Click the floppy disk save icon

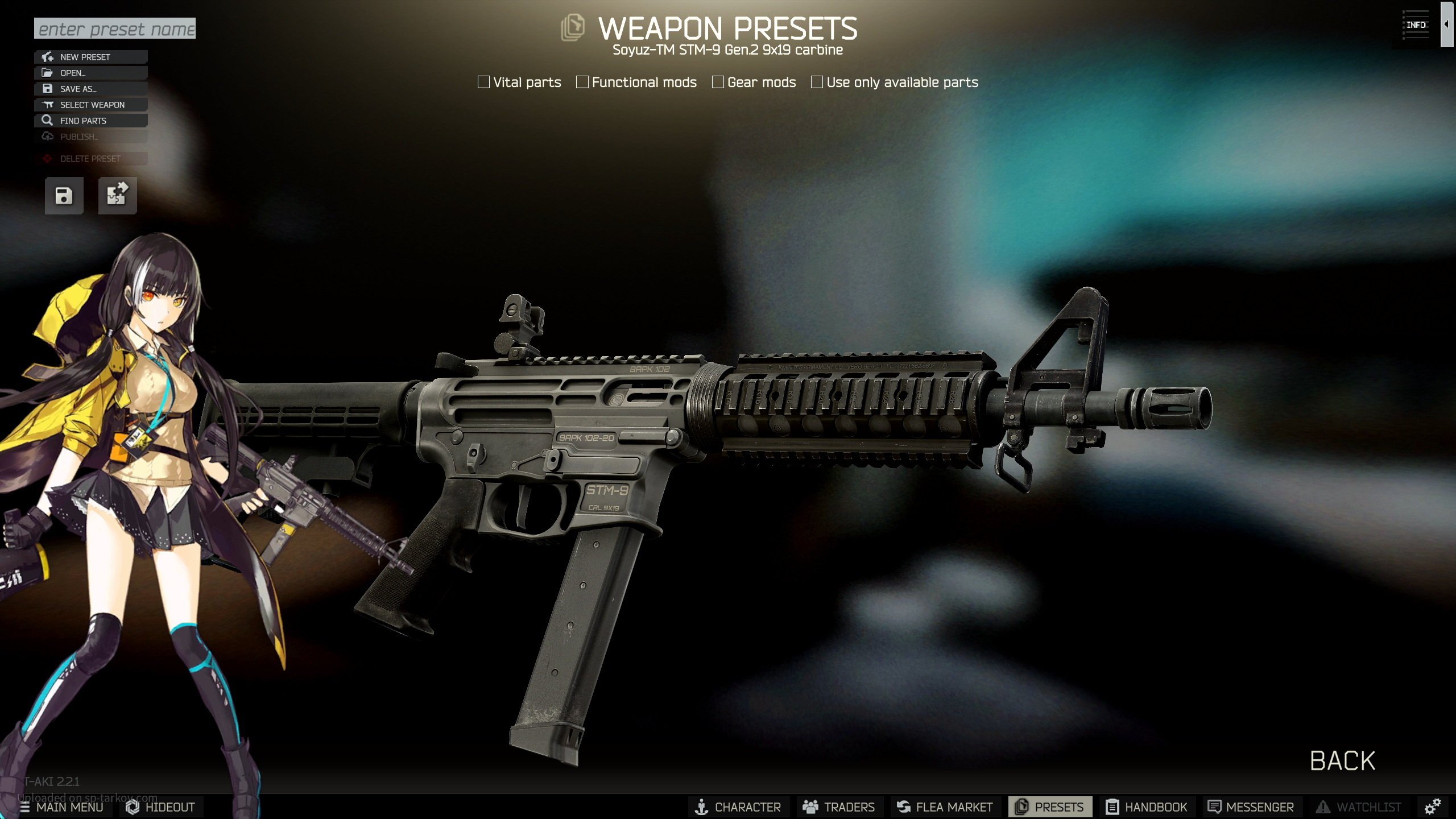pos(64,196)
